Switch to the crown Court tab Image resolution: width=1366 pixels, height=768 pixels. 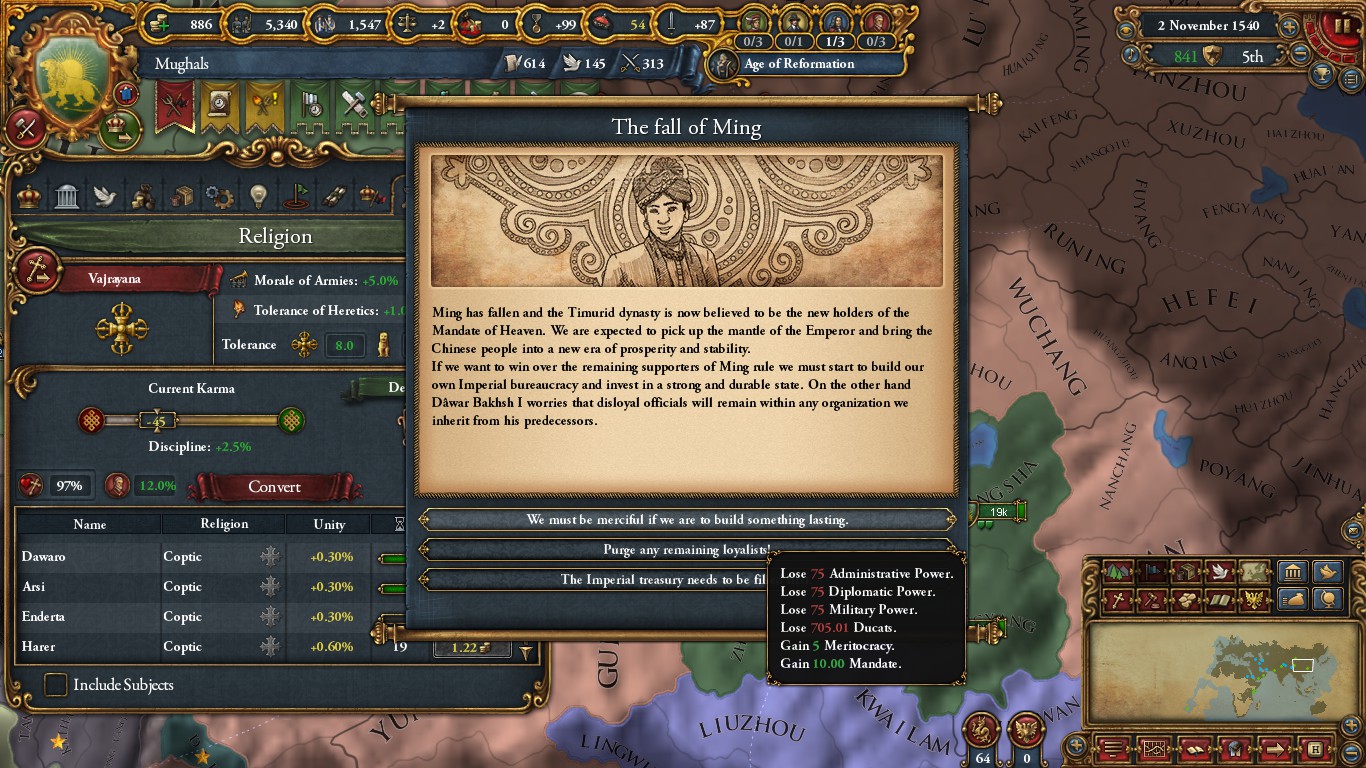29,195
